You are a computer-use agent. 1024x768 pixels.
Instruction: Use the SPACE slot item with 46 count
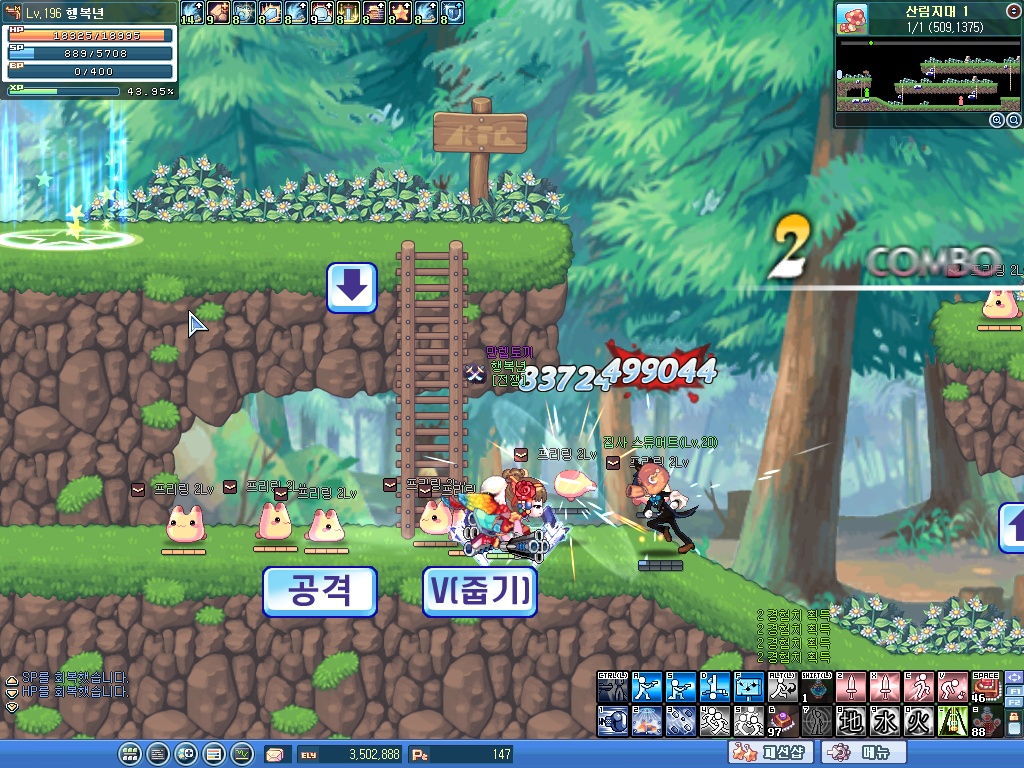(986, 687)
